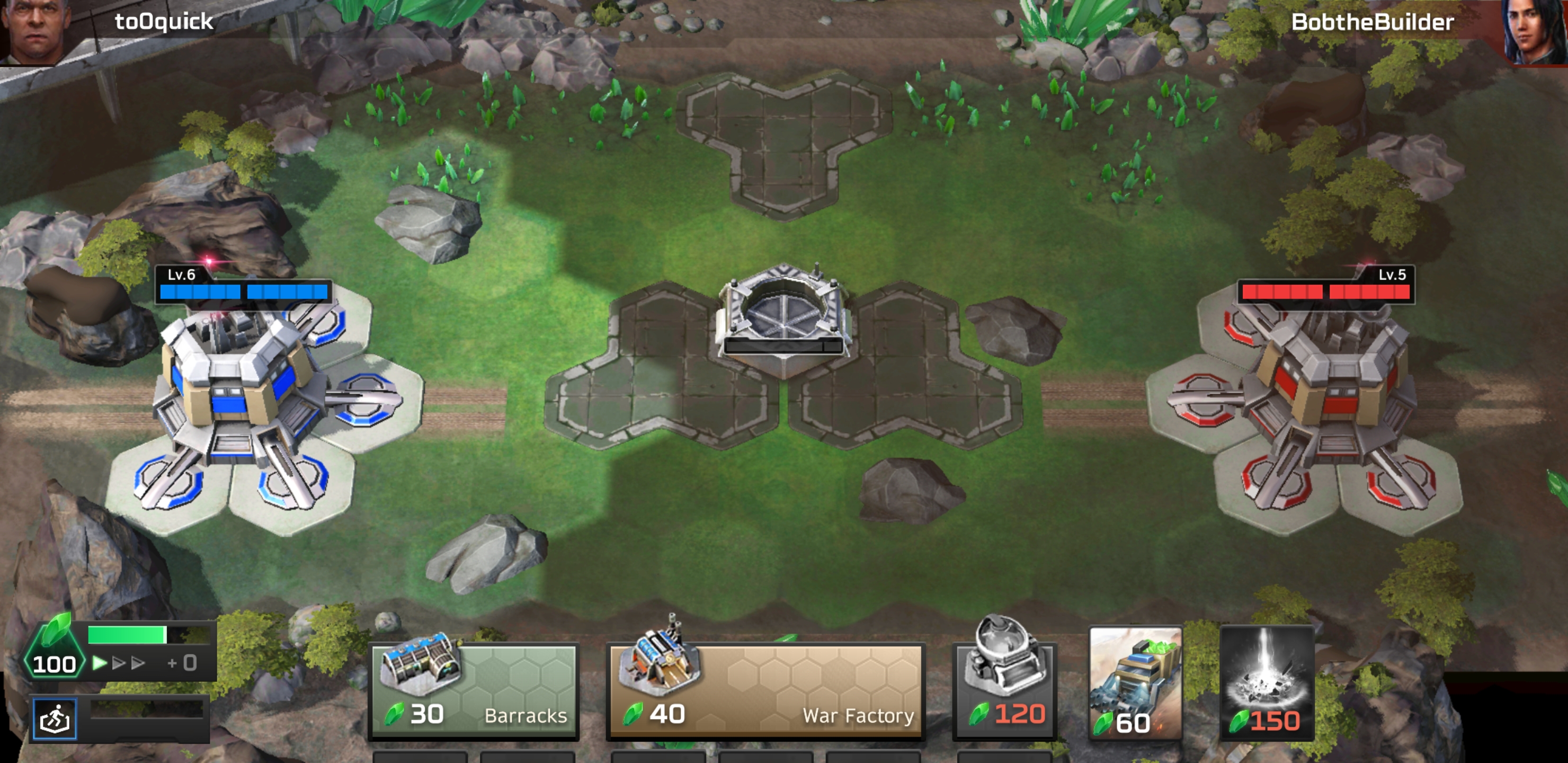Activate the 150-cost commander strike ability

point(1267,683)
